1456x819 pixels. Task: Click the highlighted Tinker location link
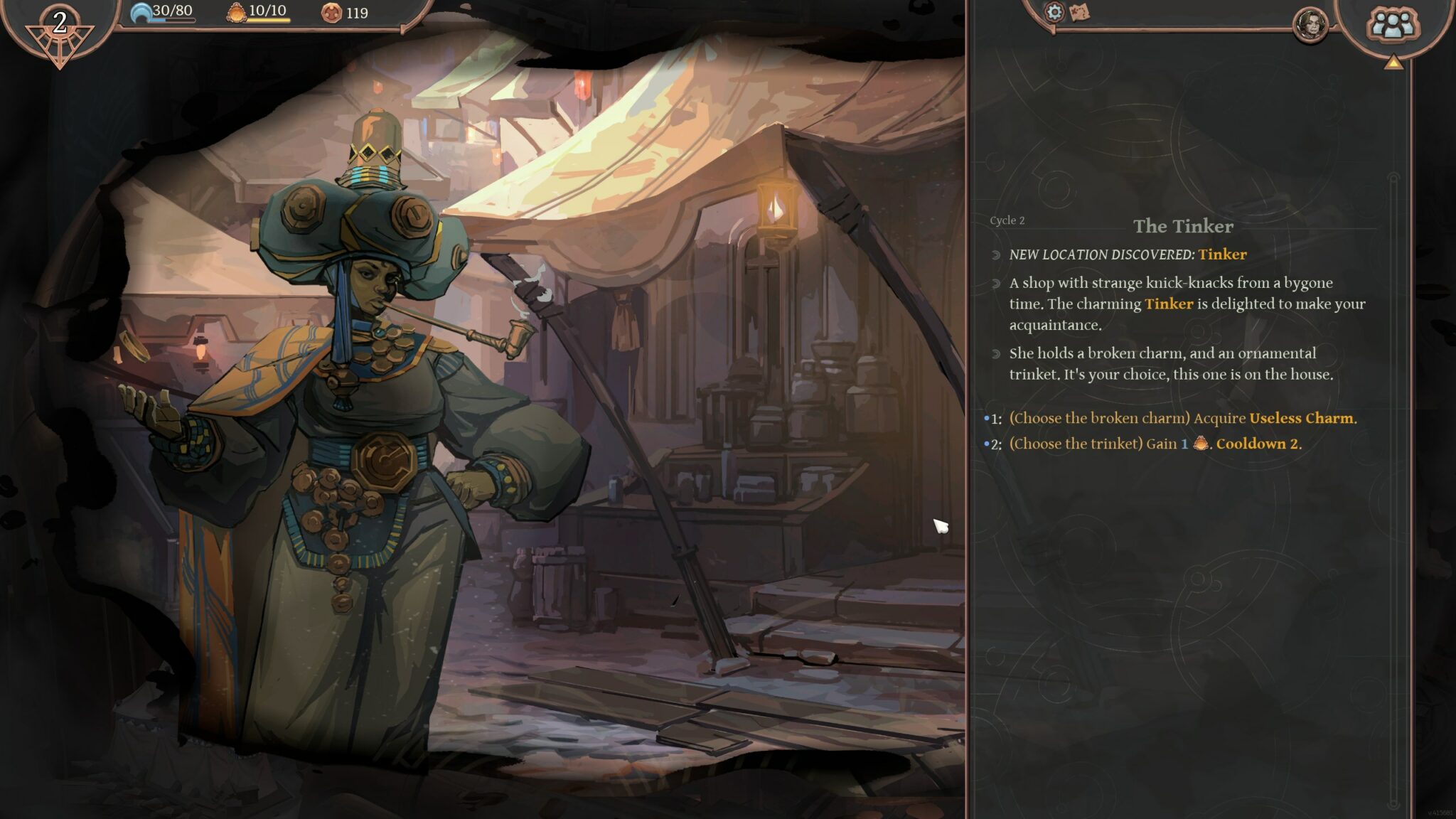(x=1222, y=255)
